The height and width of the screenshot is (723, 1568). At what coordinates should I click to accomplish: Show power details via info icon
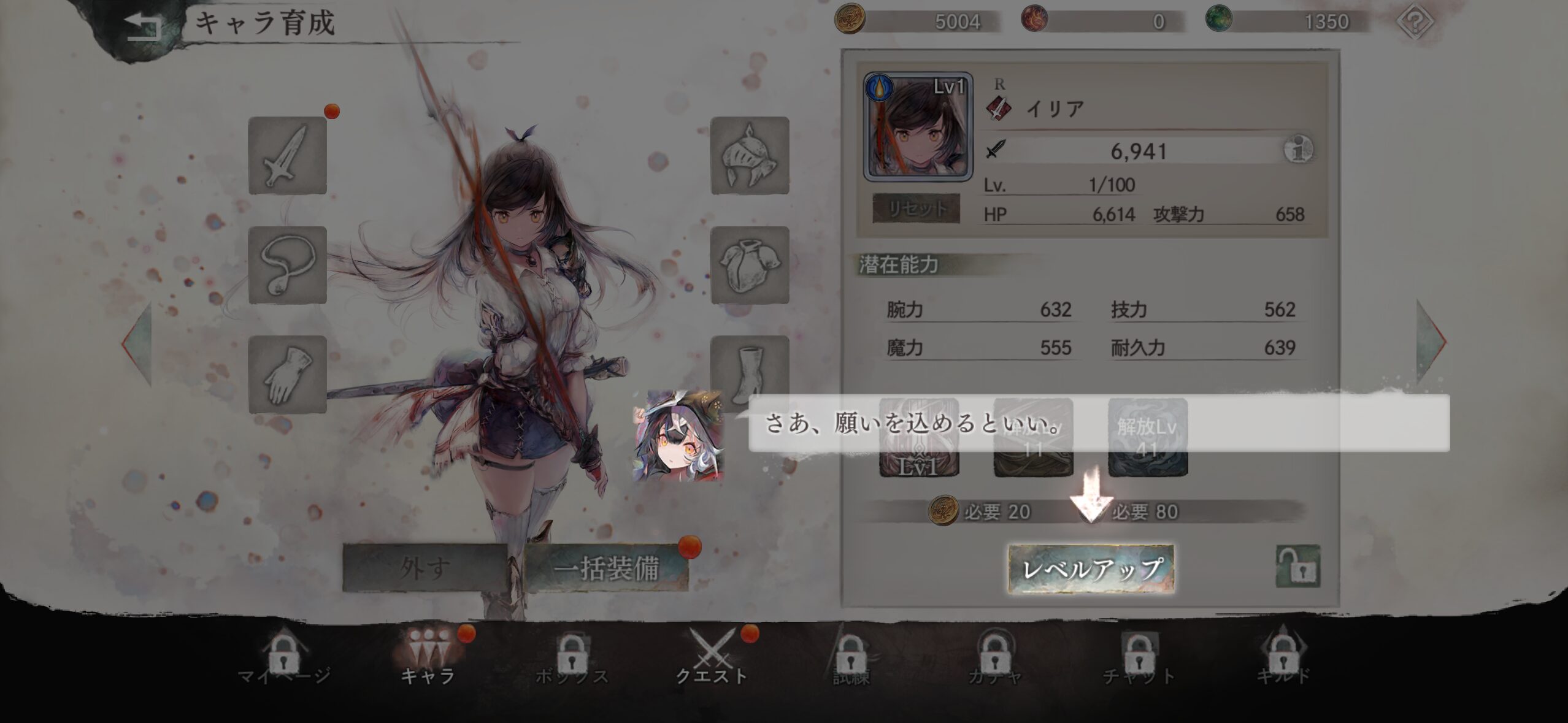1298,150
